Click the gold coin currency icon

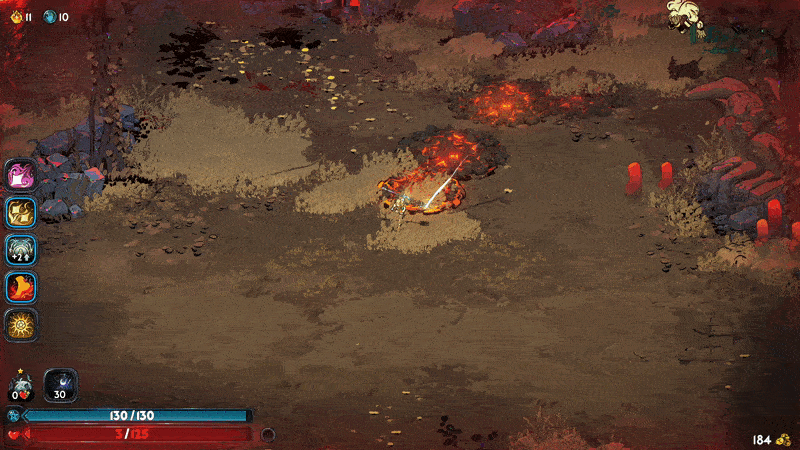coord(784,439)
